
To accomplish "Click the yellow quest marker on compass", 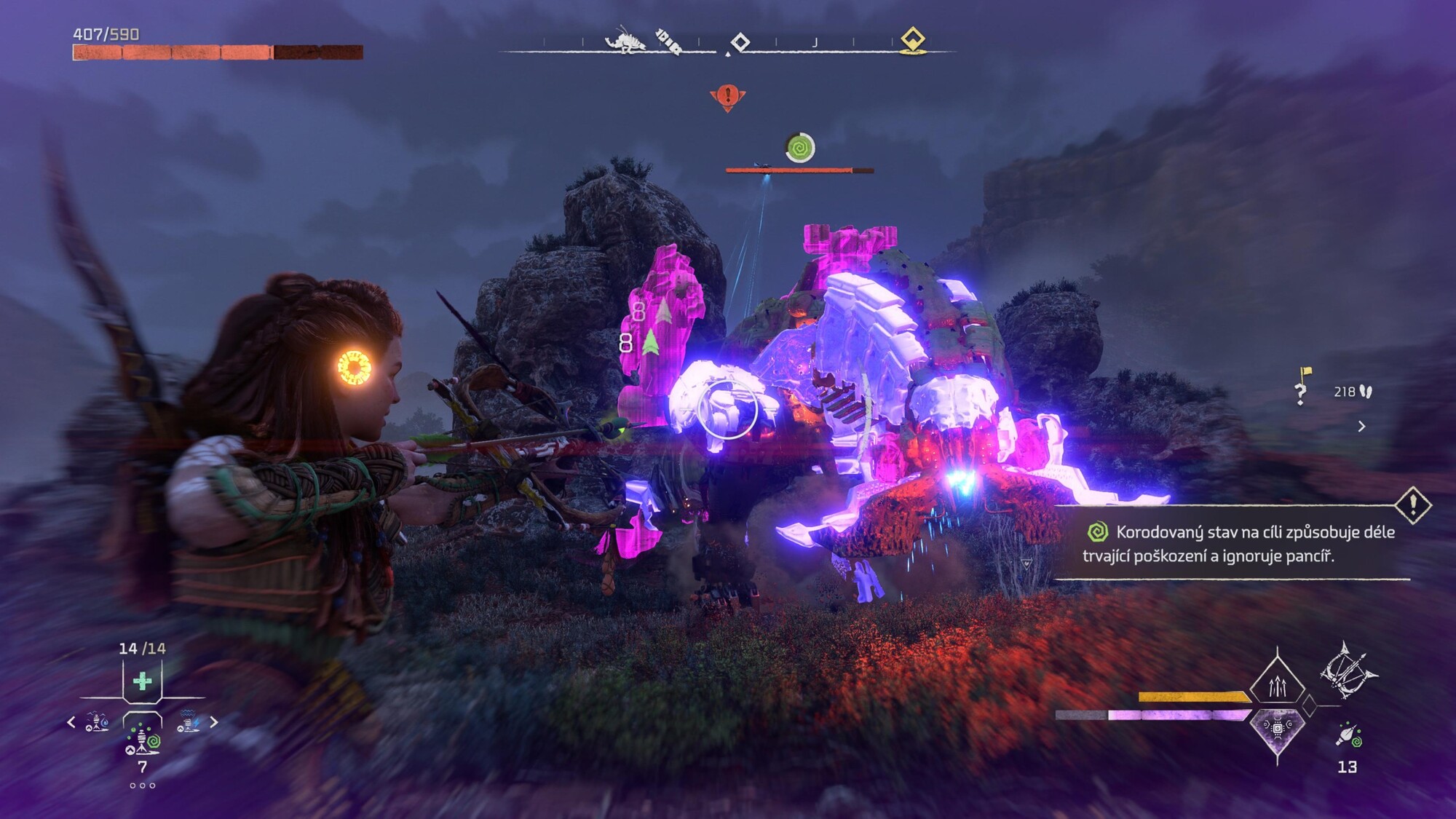I will (x=912, y=40).
